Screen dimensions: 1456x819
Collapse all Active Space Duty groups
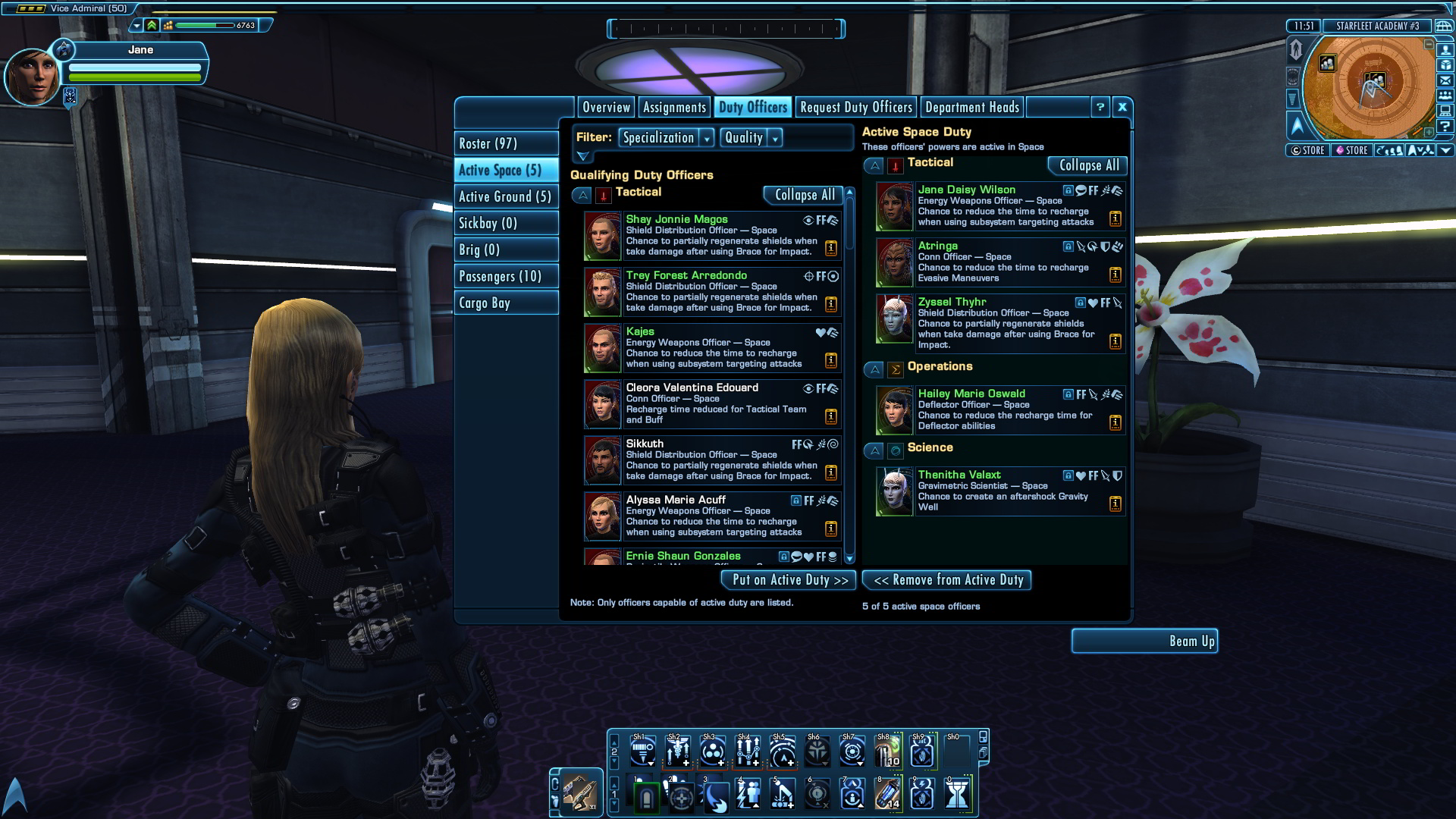point(1087,165)
